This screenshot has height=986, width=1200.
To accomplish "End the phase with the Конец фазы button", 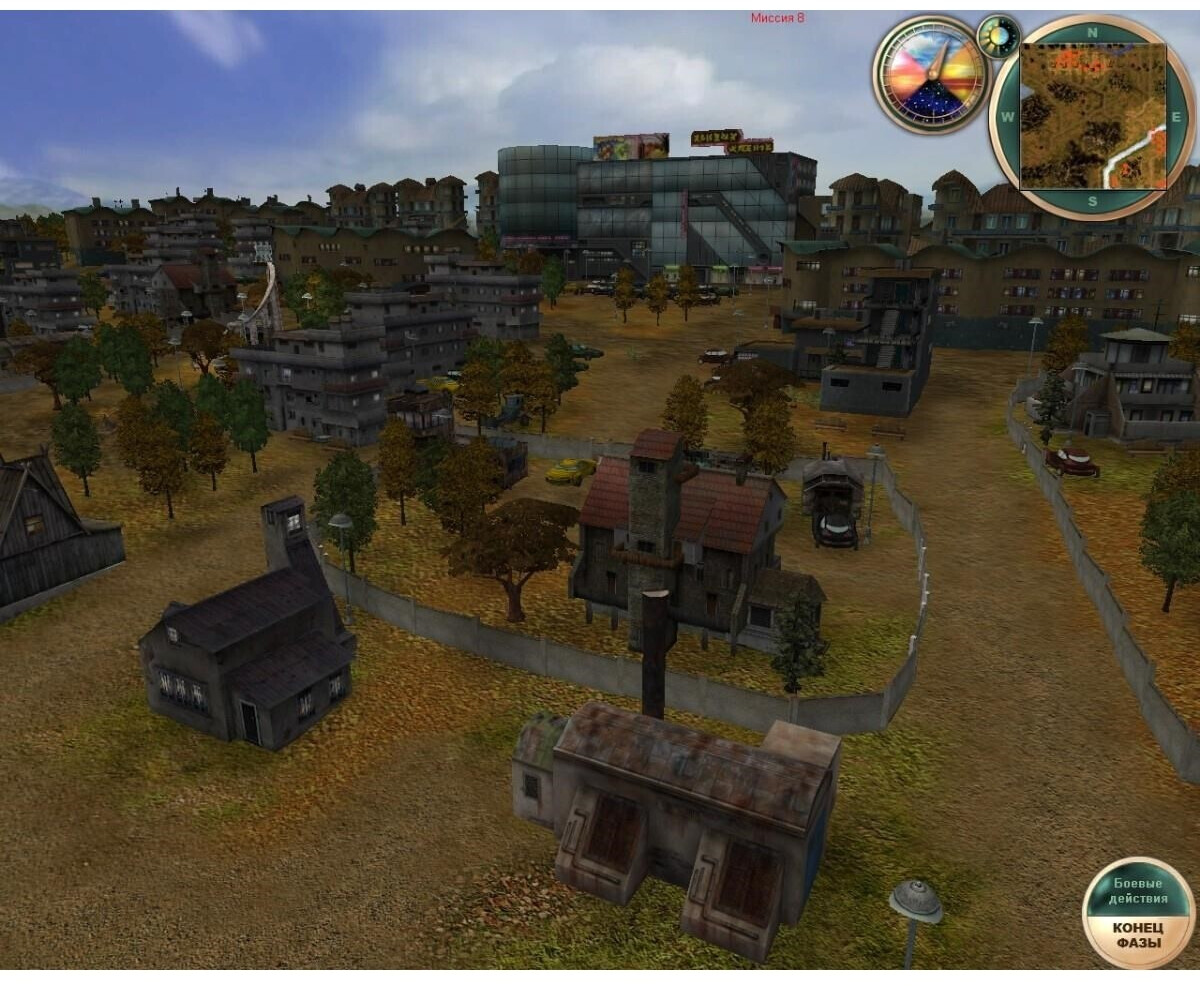I will pyautogui.click(x=1138, y=934).
